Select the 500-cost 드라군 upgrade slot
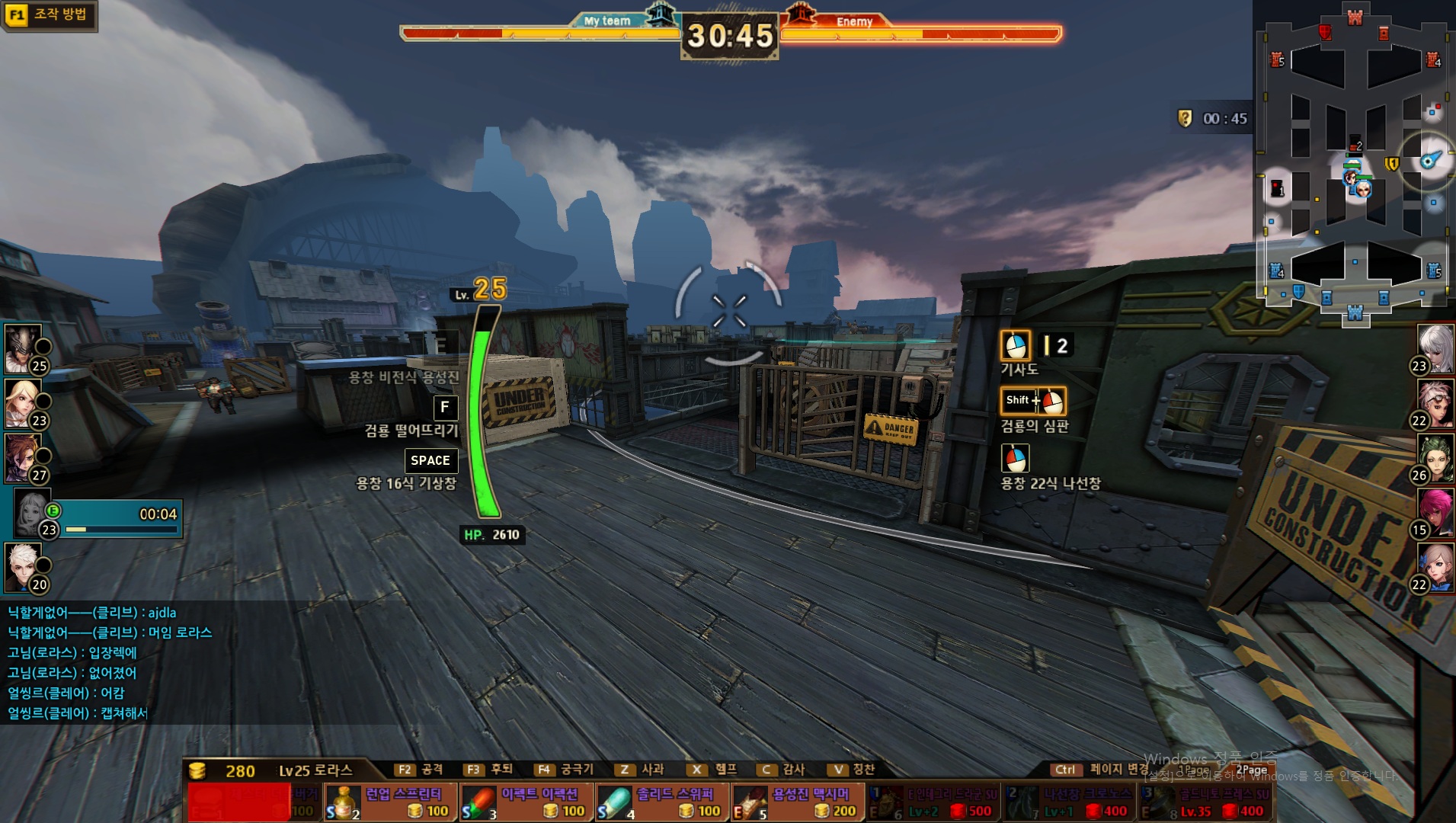Viewport: 1456px width, 823px height. tap(934, 803)
